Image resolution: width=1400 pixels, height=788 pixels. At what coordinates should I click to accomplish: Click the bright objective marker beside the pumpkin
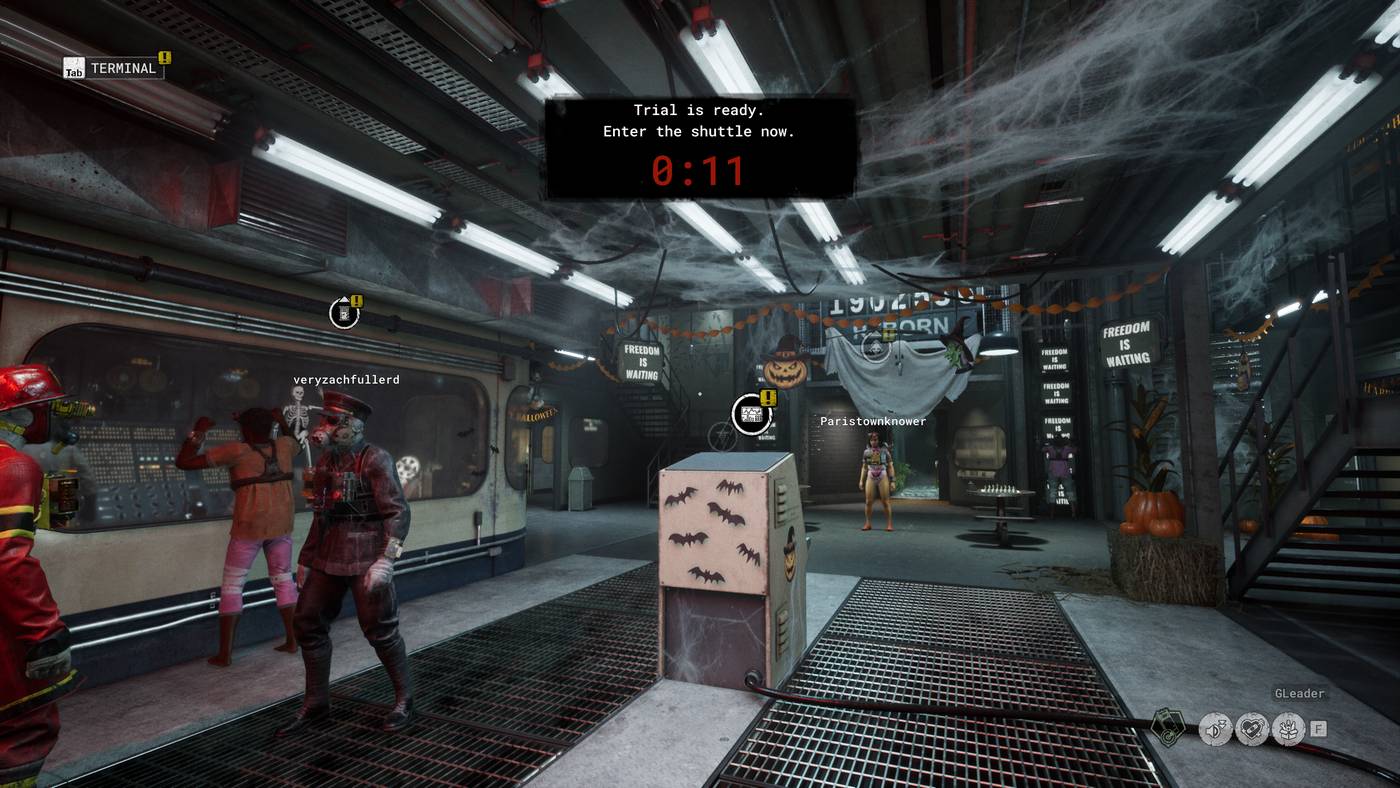tap(752, 414)
